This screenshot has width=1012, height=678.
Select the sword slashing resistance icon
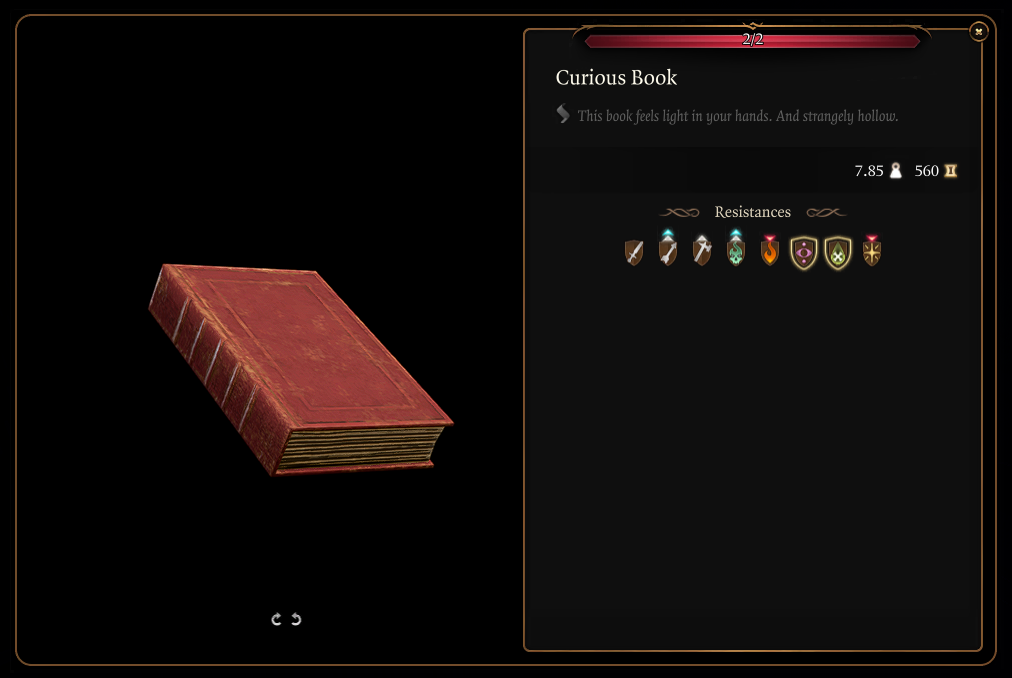tap(634, 253)
